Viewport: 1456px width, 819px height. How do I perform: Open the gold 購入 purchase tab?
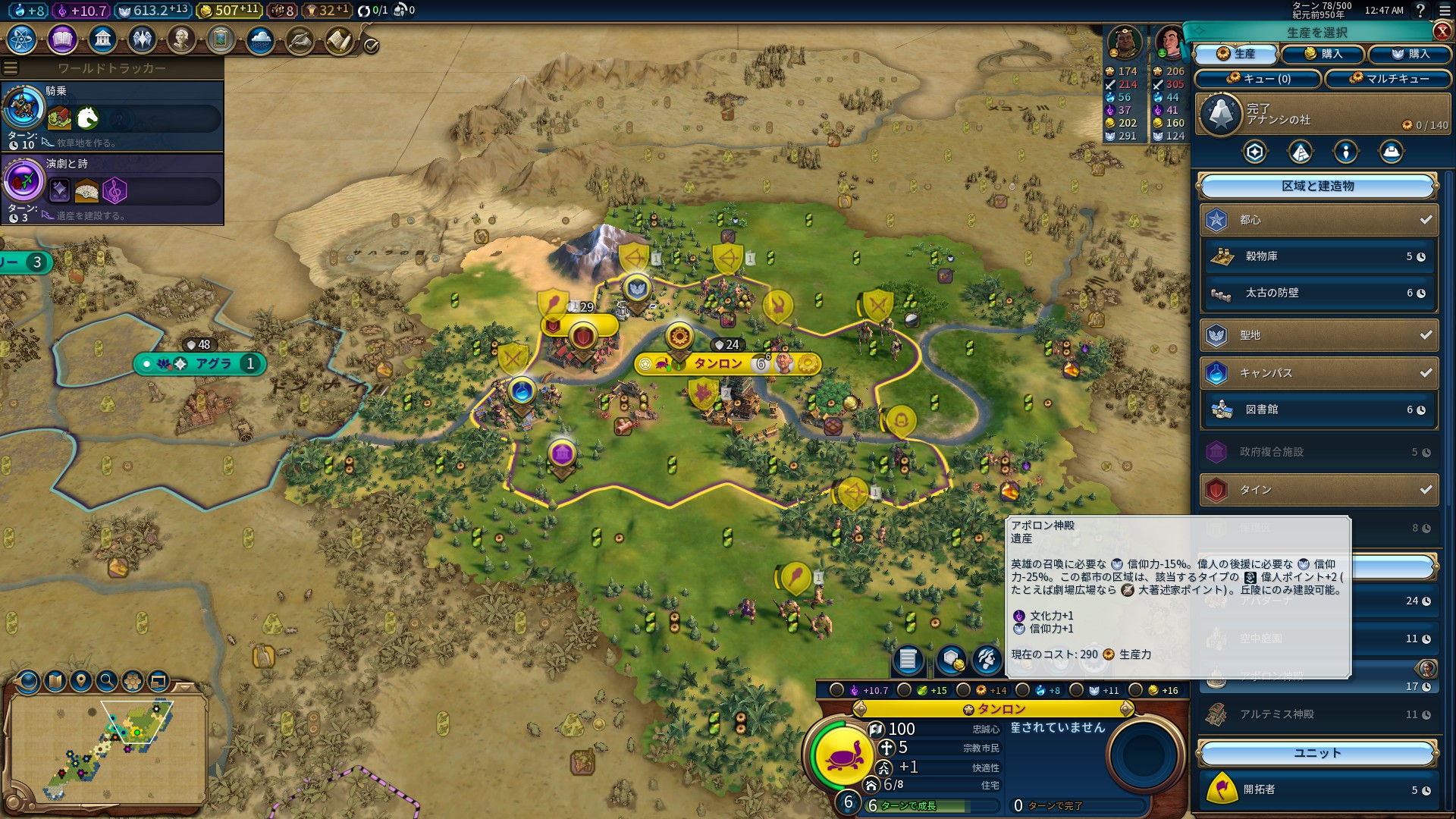click(1323, 54)
